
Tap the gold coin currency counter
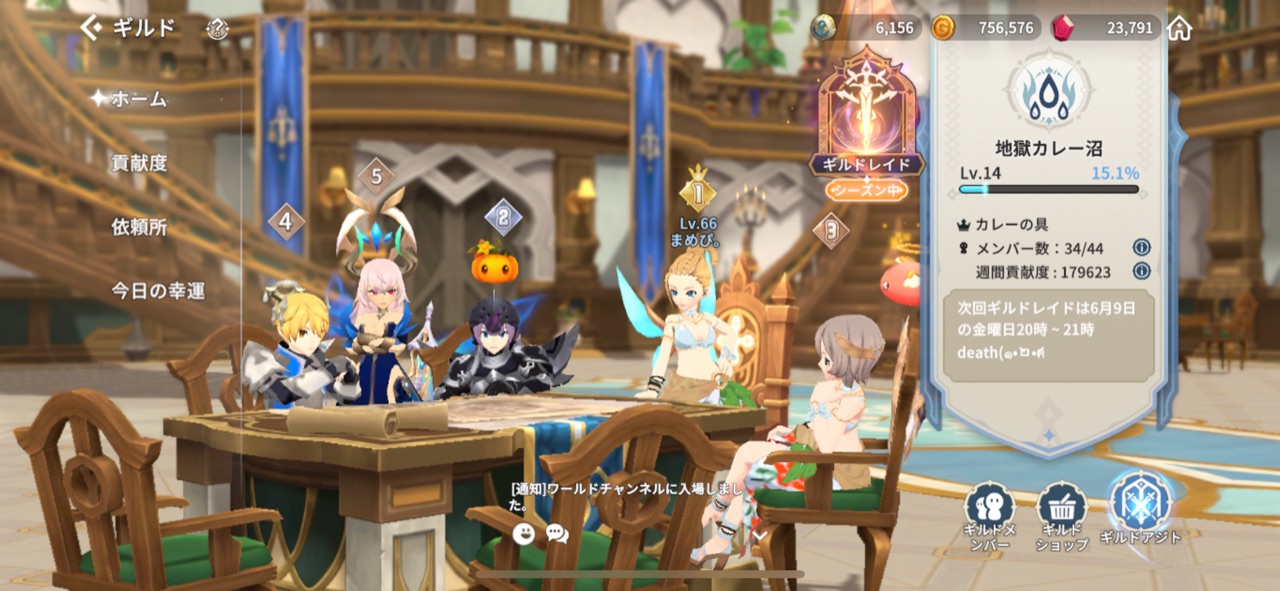point(984,28)
